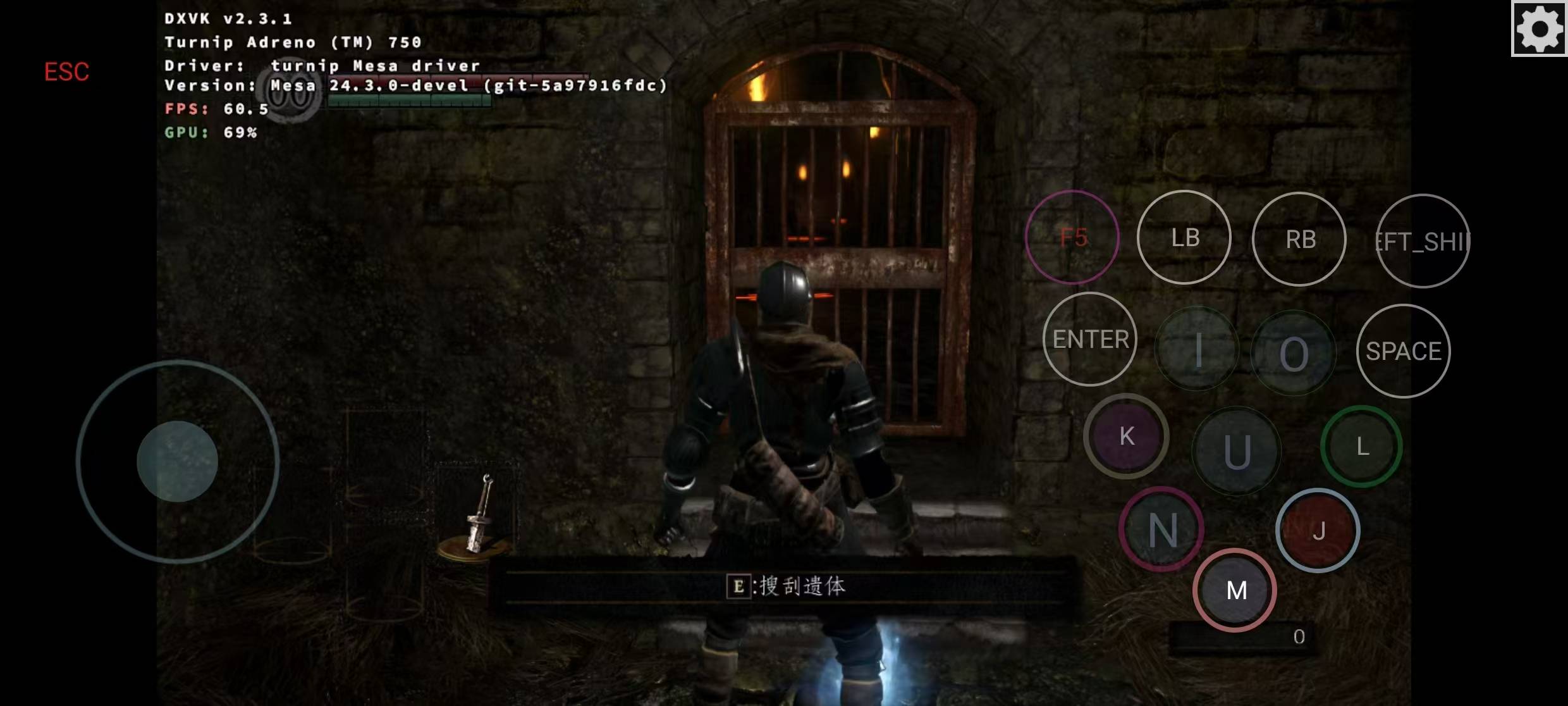This screenshot has width=1568, height=706.
Task: Tap the O key overlay button
Action: click(x=1294, y=353)
